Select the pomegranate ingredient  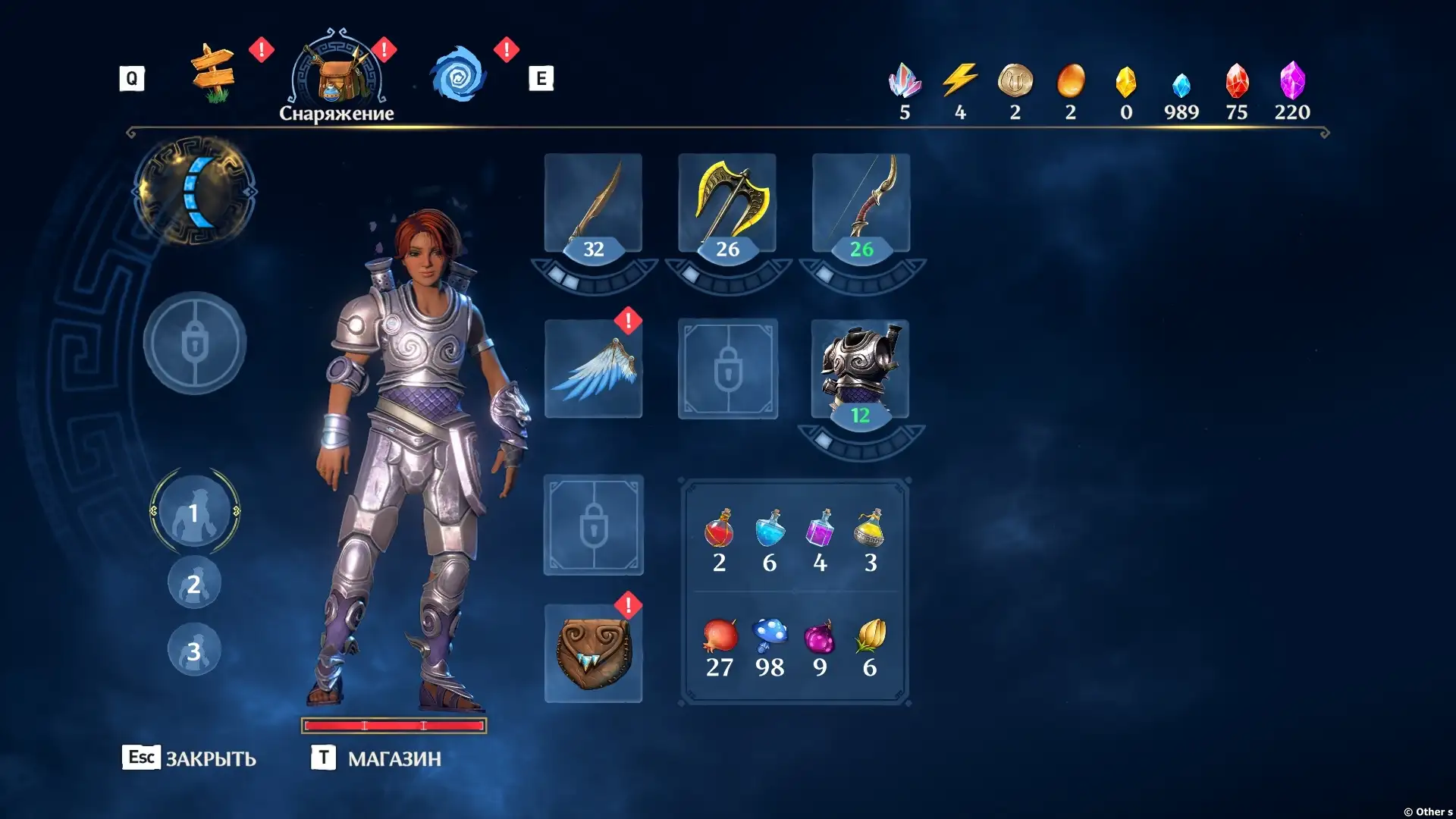[x=719, y=637]
